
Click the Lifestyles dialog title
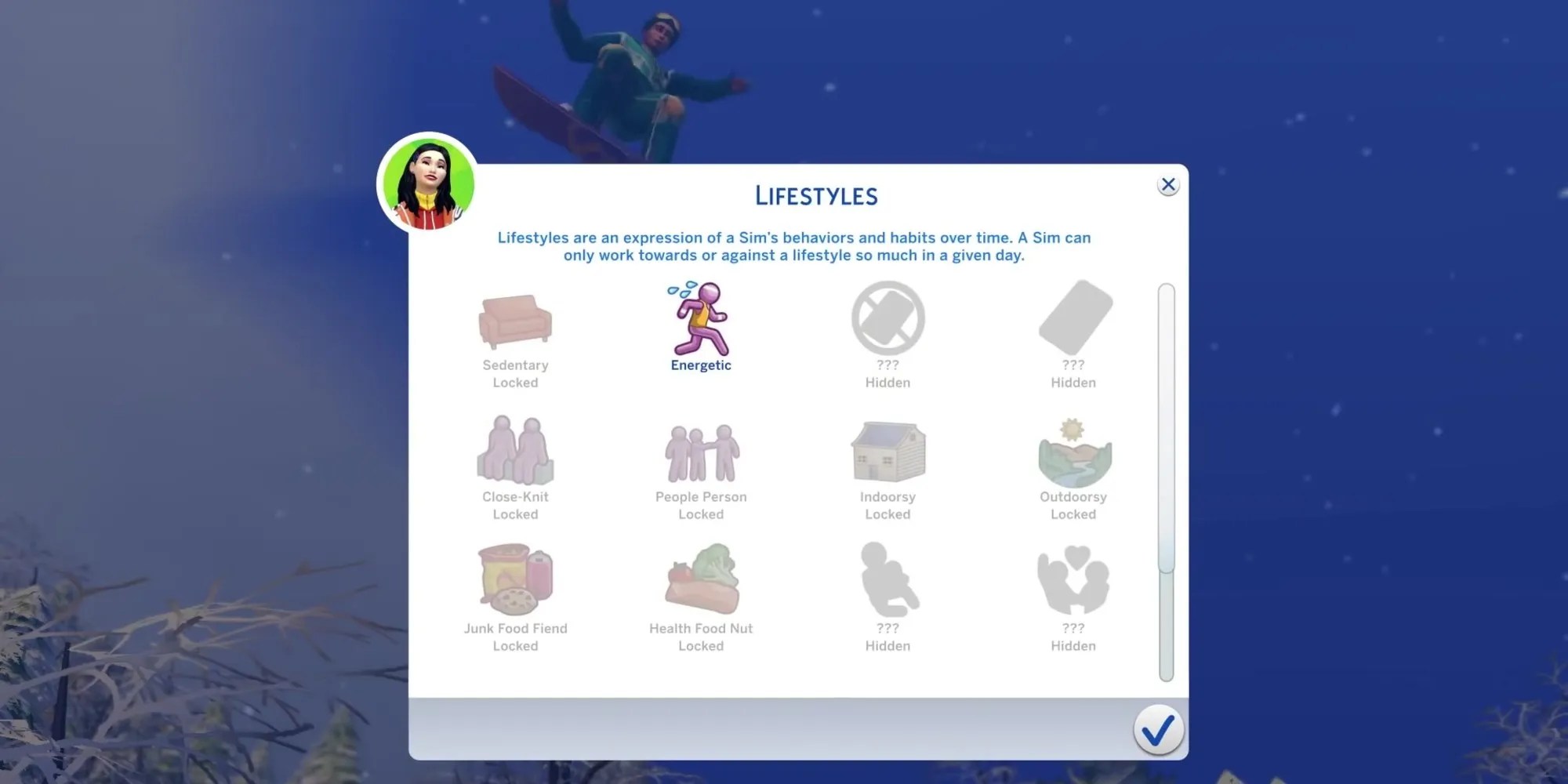tap(817, 195)
